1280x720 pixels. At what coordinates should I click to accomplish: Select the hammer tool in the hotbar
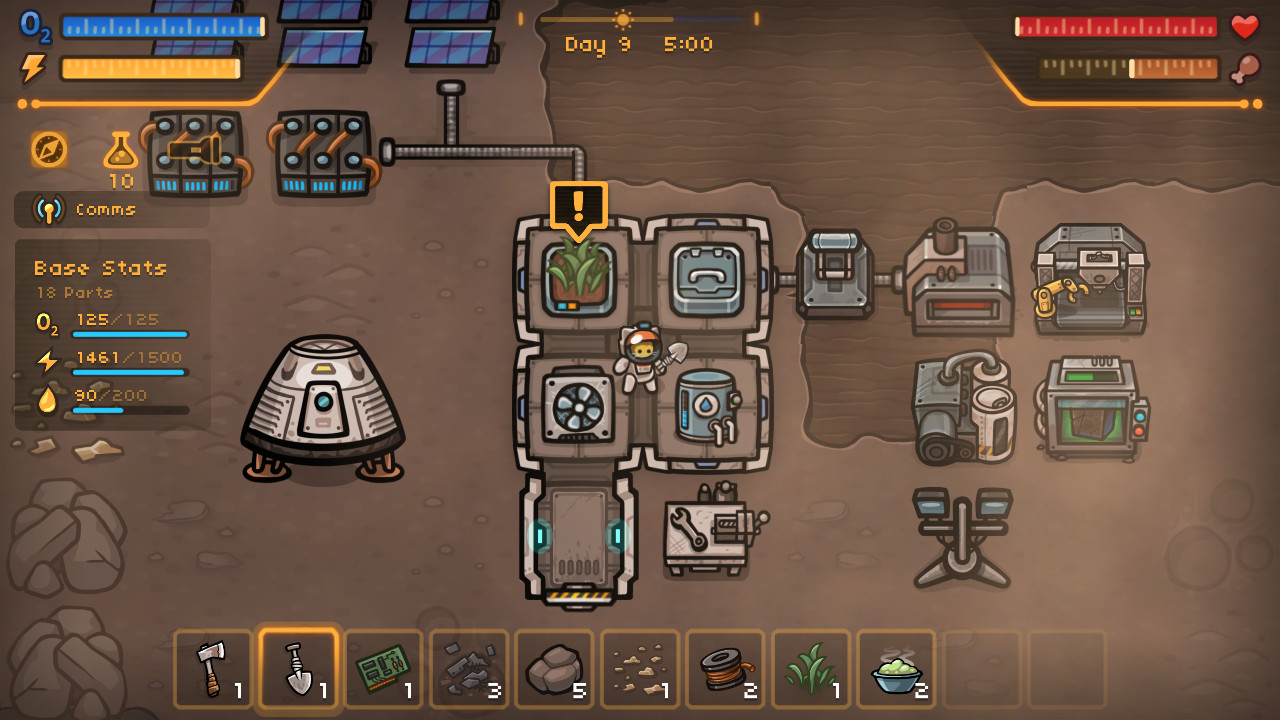[213, 668]
